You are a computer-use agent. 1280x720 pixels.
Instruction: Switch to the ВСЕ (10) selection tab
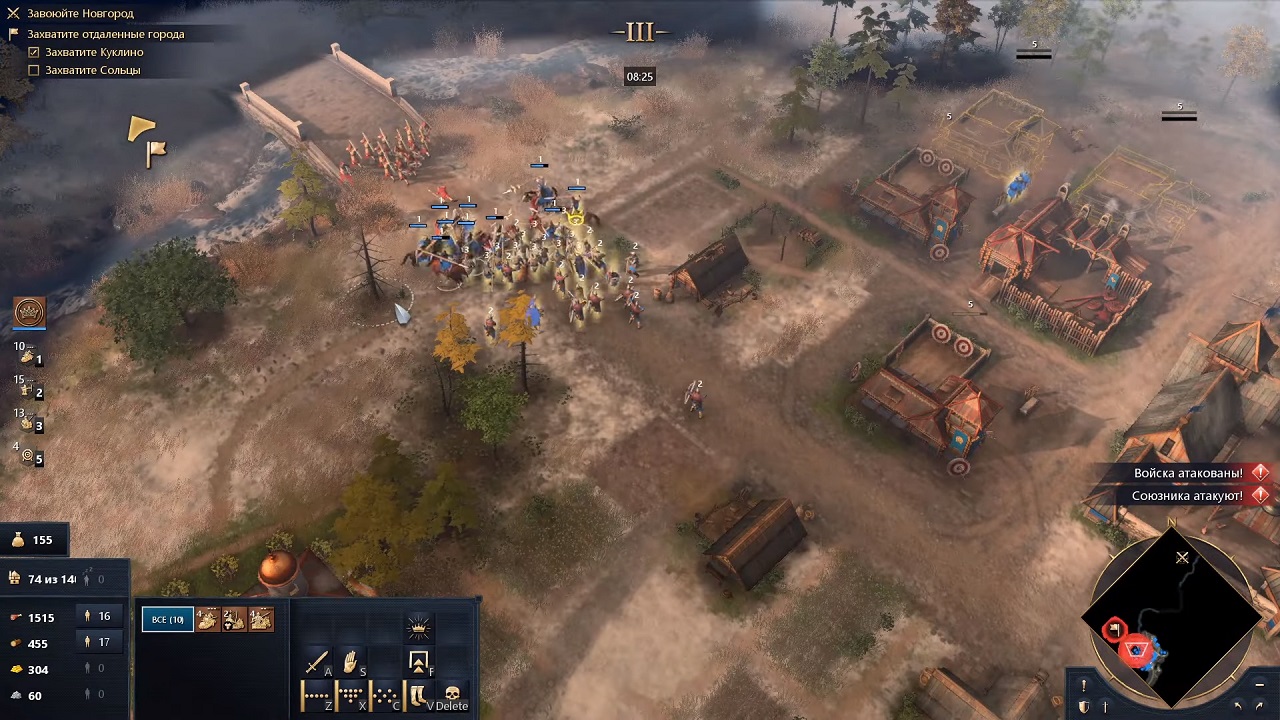[167, 619]
